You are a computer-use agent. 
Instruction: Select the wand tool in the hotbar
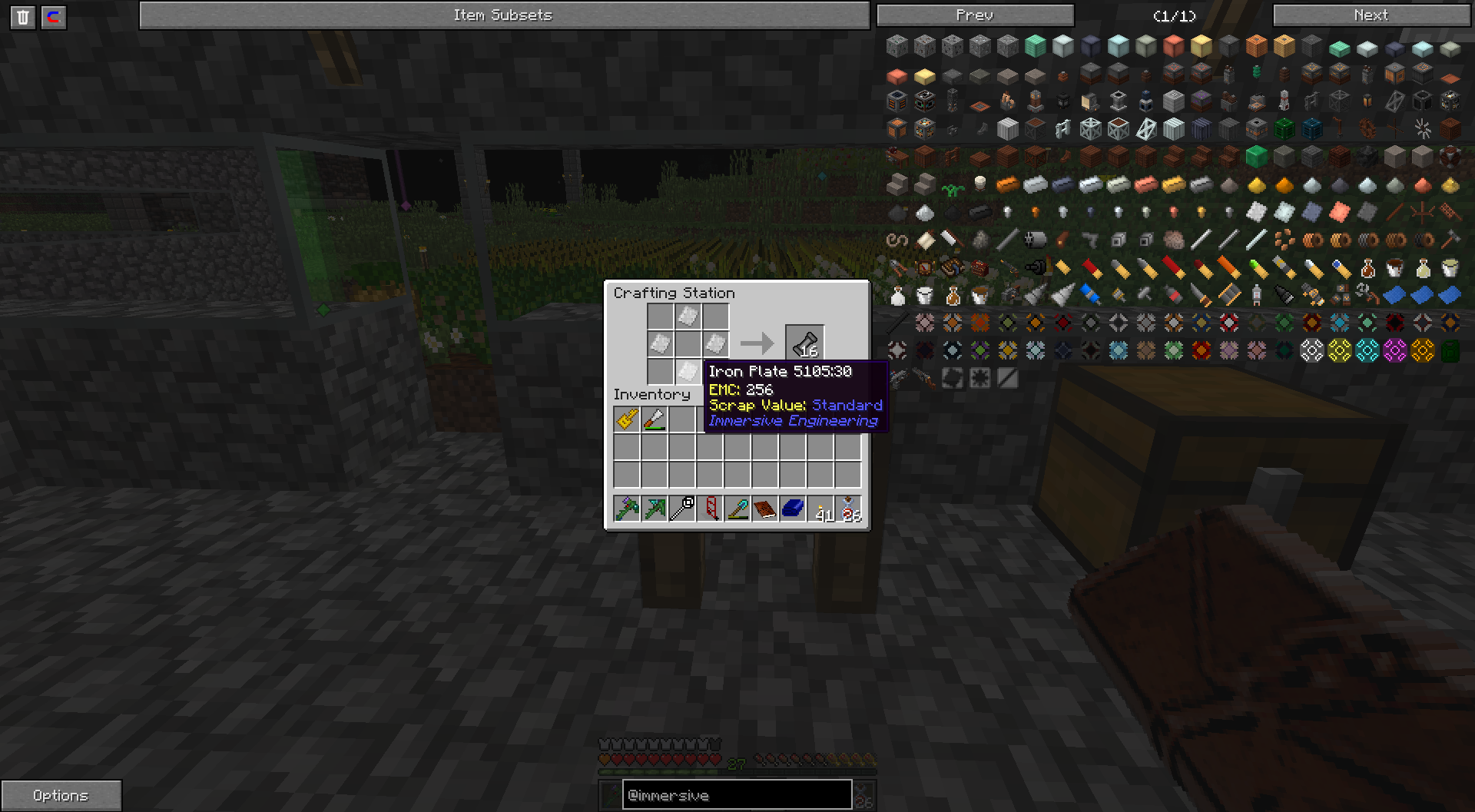click(x=683, y=507)
